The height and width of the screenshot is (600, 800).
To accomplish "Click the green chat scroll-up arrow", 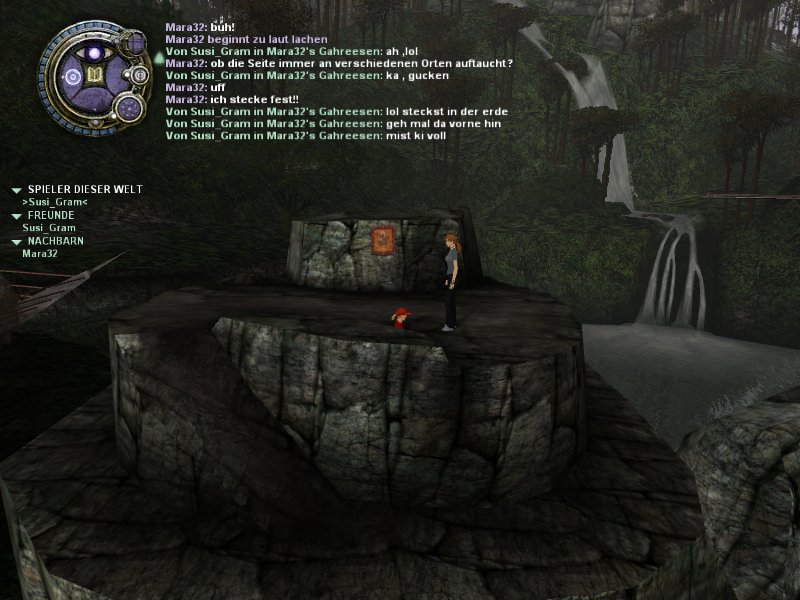I will tap(157, 58).
